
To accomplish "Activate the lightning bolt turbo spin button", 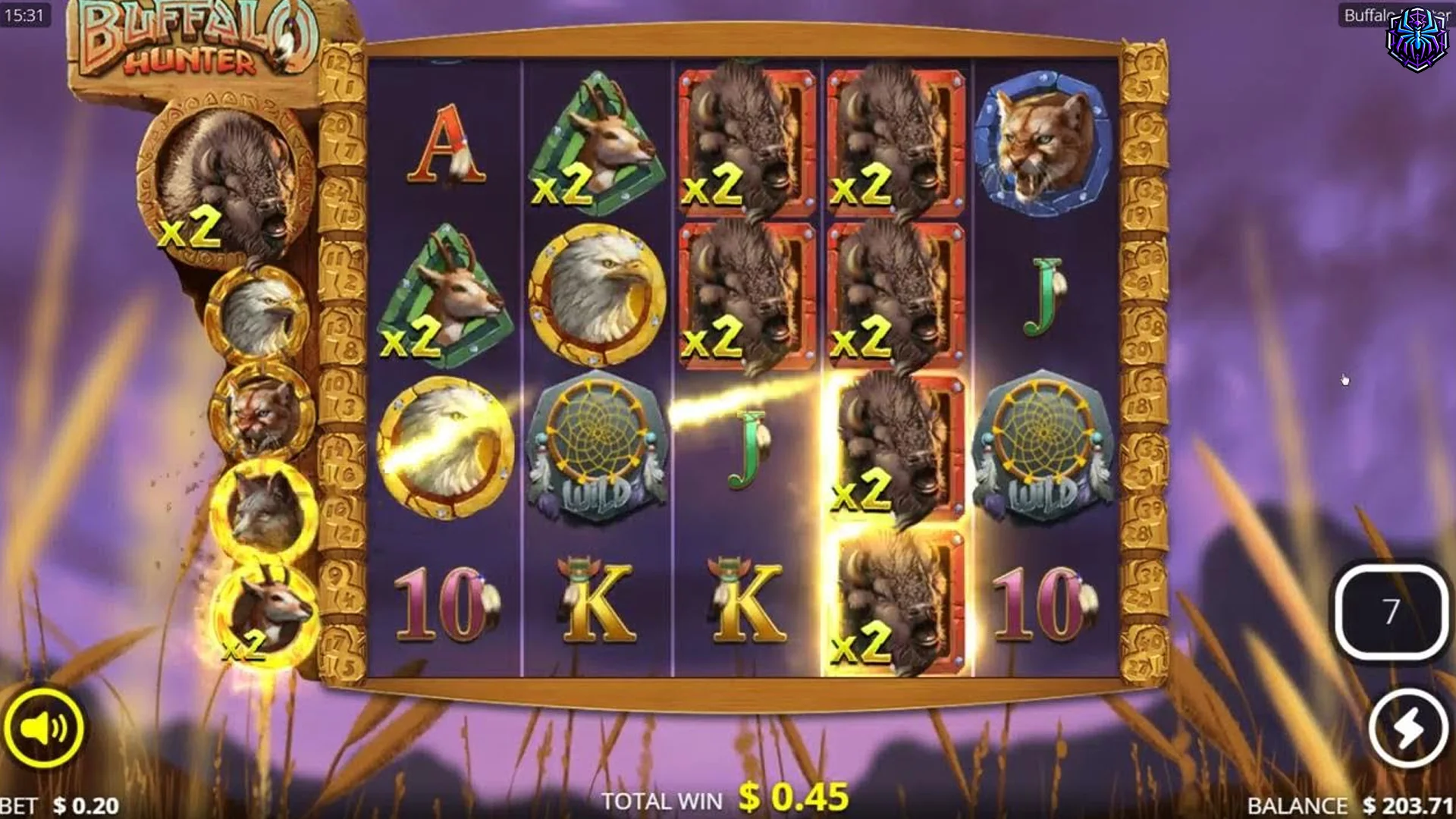I will 1407,728.
